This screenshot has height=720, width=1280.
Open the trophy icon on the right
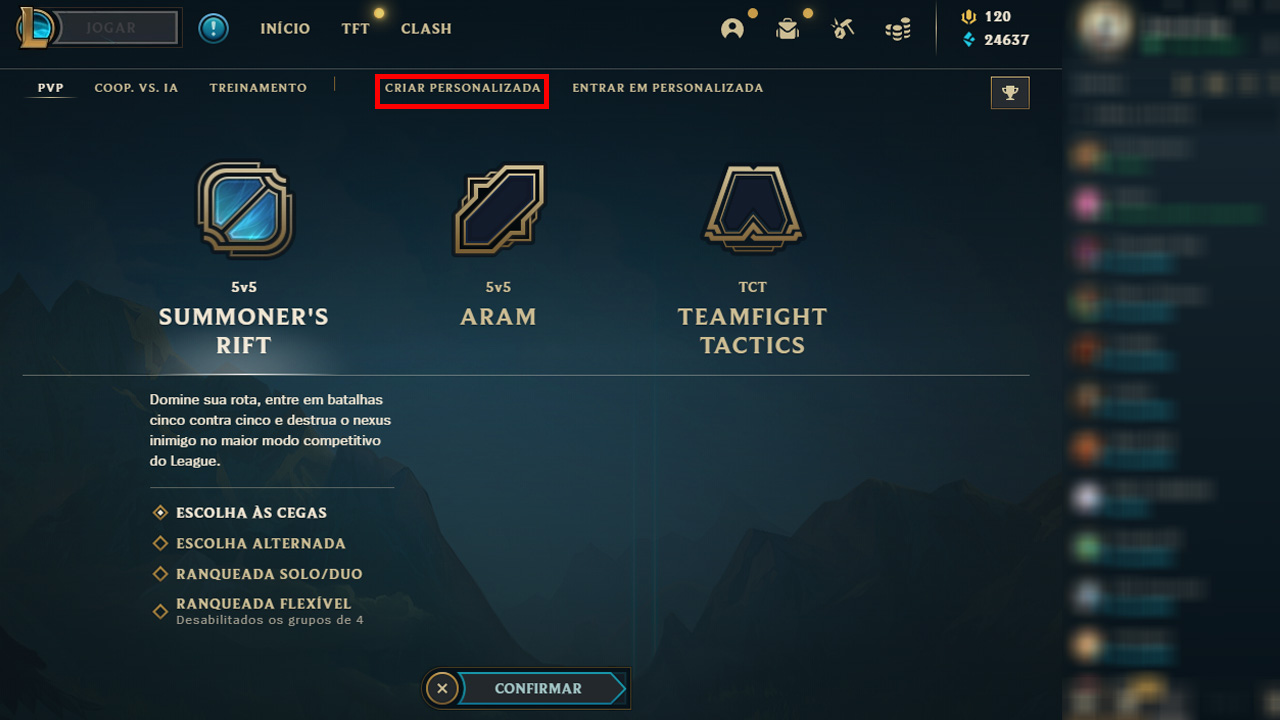click(x=1009, y=92)
